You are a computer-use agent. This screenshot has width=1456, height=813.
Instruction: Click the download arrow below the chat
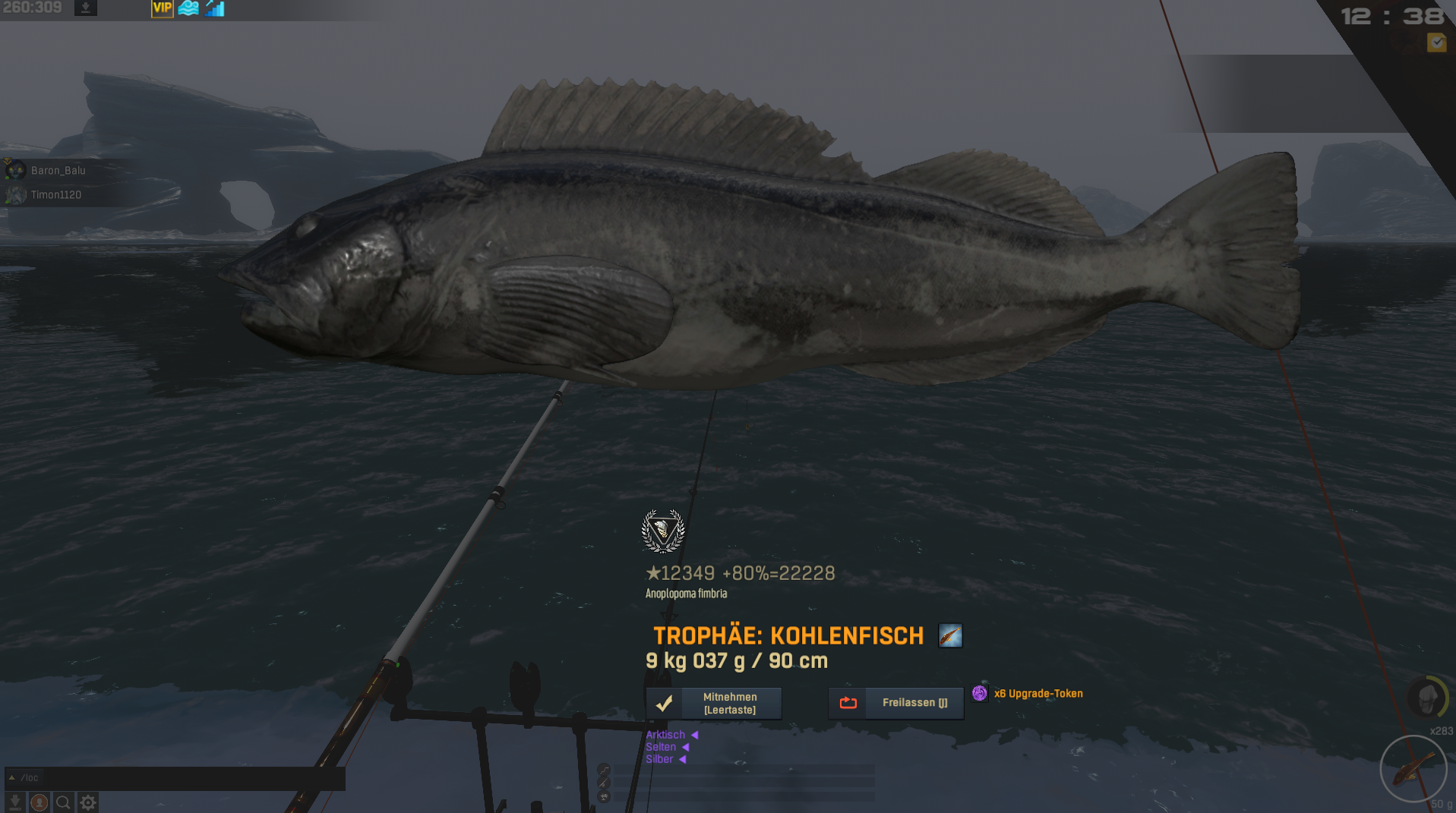click(14, 802)
